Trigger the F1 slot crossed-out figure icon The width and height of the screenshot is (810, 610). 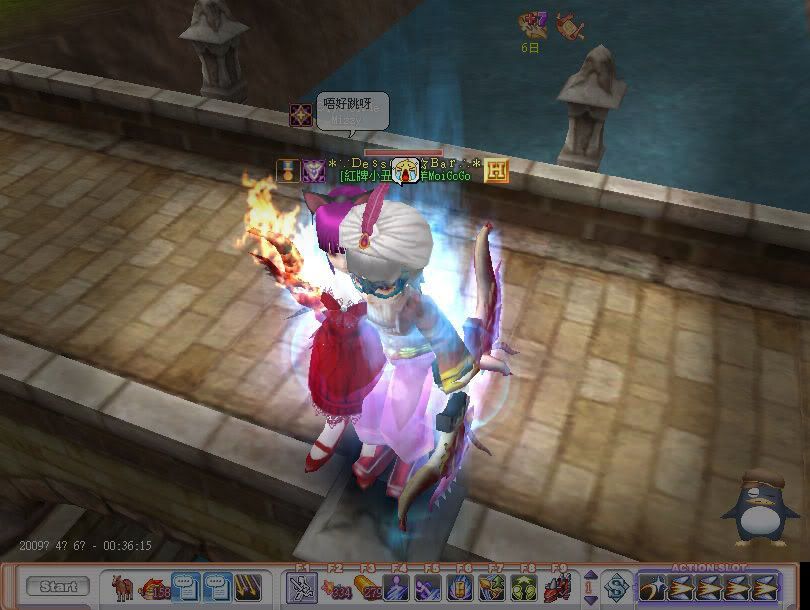click(302, 588)
